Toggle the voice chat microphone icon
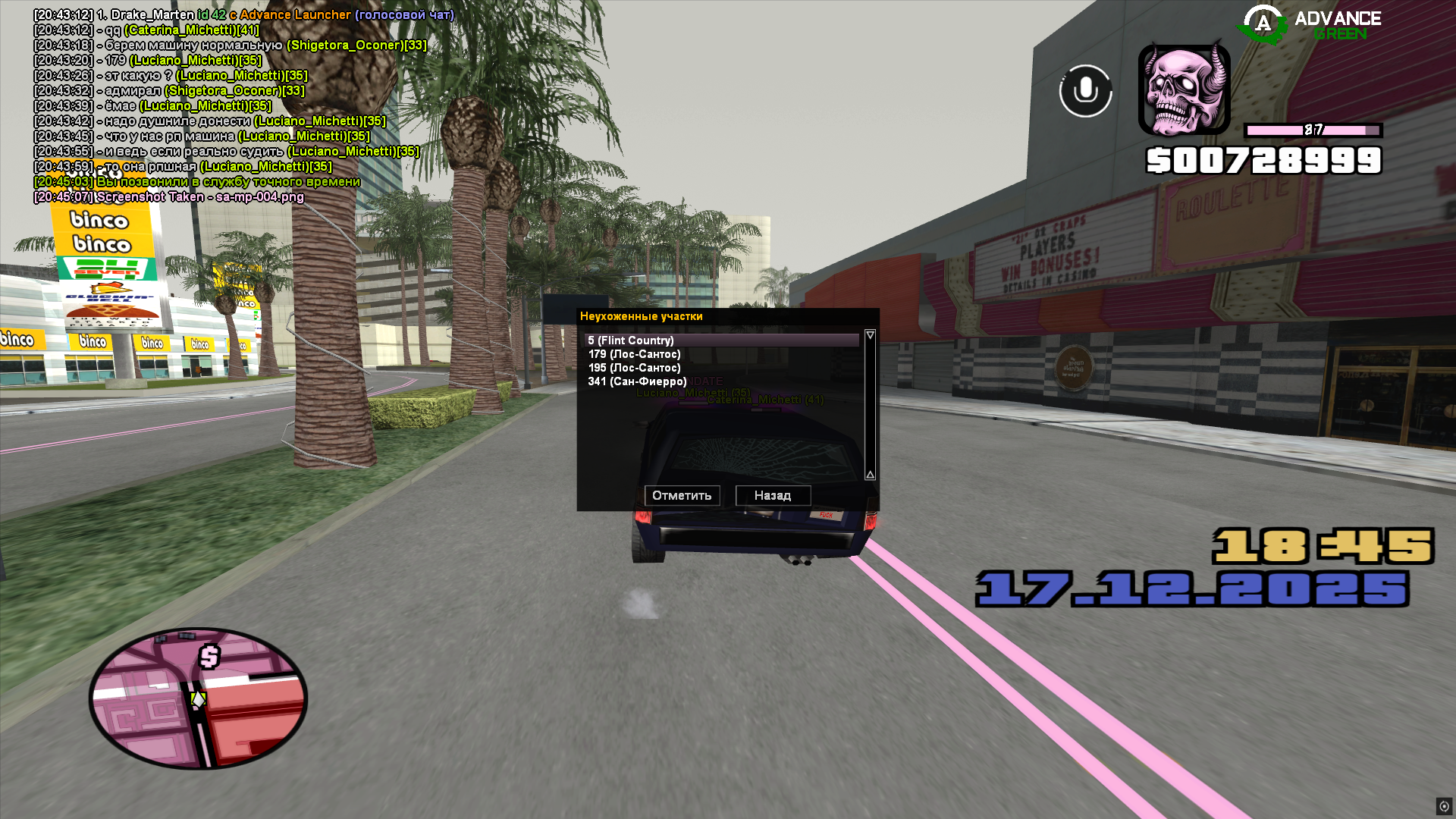This screenshot has width=1456, height=819. (x=1085, y=91)
